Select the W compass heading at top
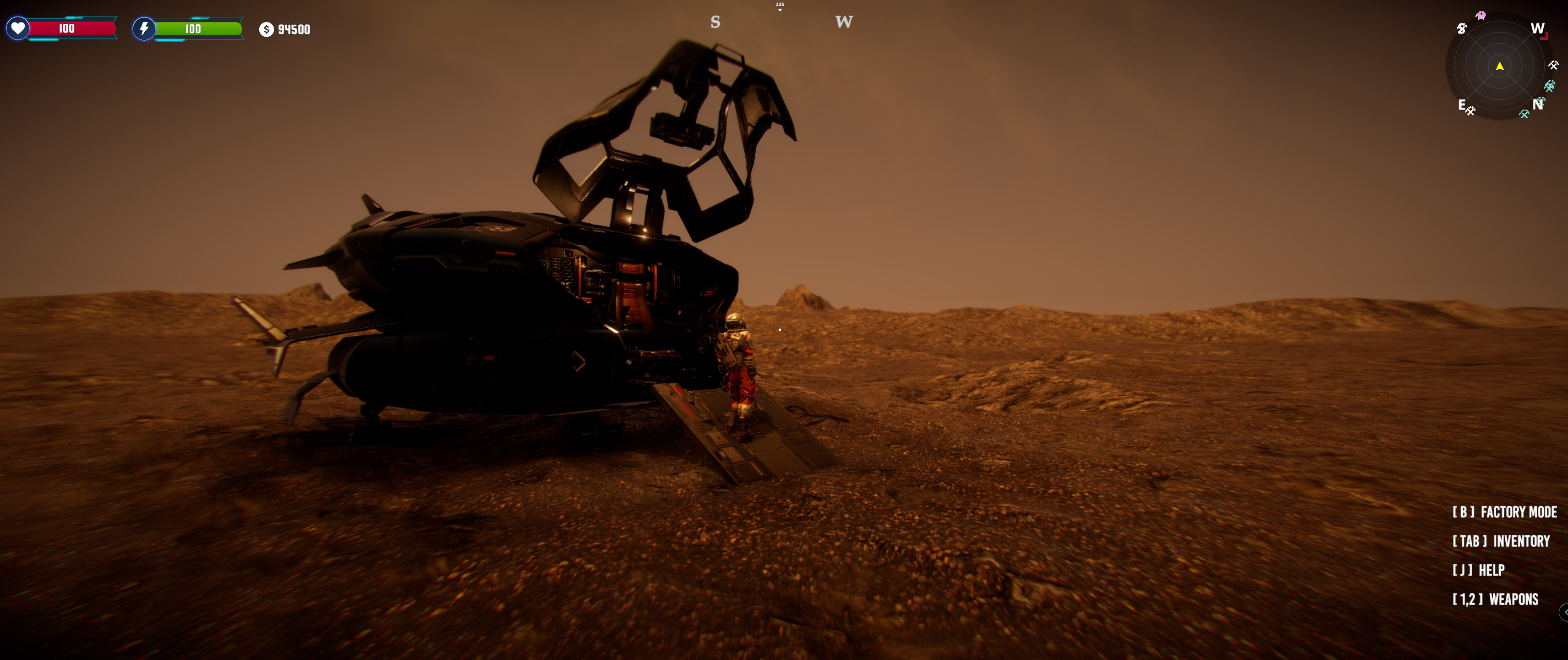The height and width of the screenshot is (660, 1568). point(844,23)
